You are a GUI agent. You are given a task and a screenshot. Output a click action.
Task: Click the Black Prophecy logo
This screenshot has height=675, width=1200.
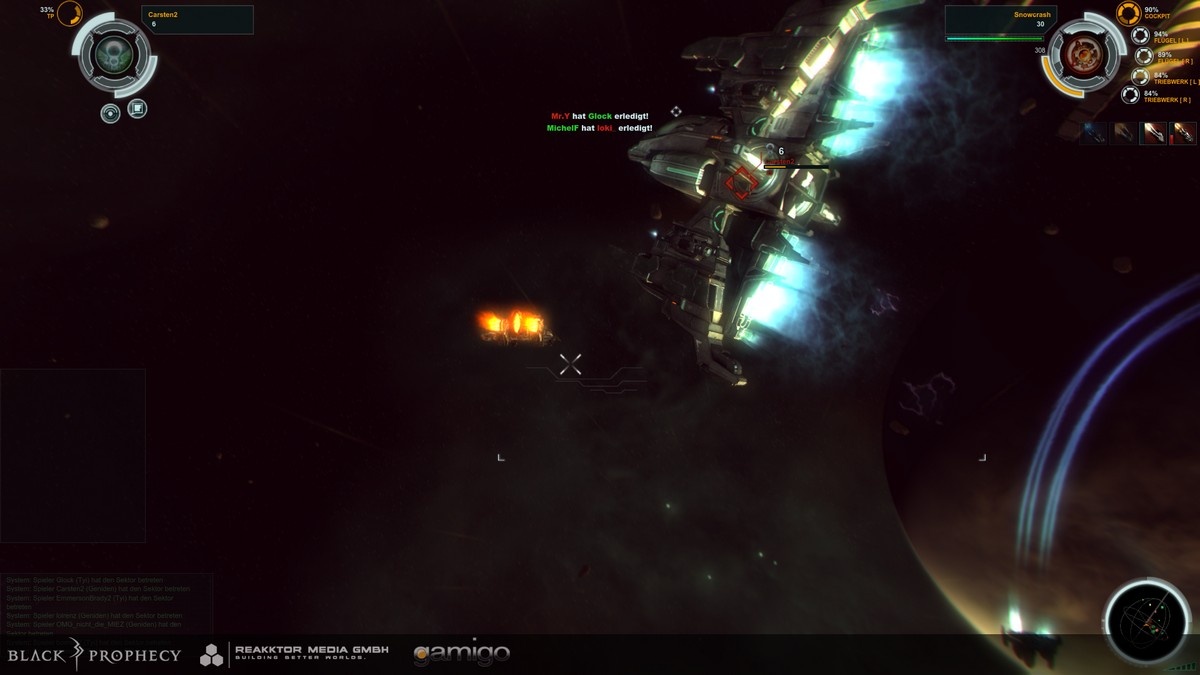coord(94,655)
